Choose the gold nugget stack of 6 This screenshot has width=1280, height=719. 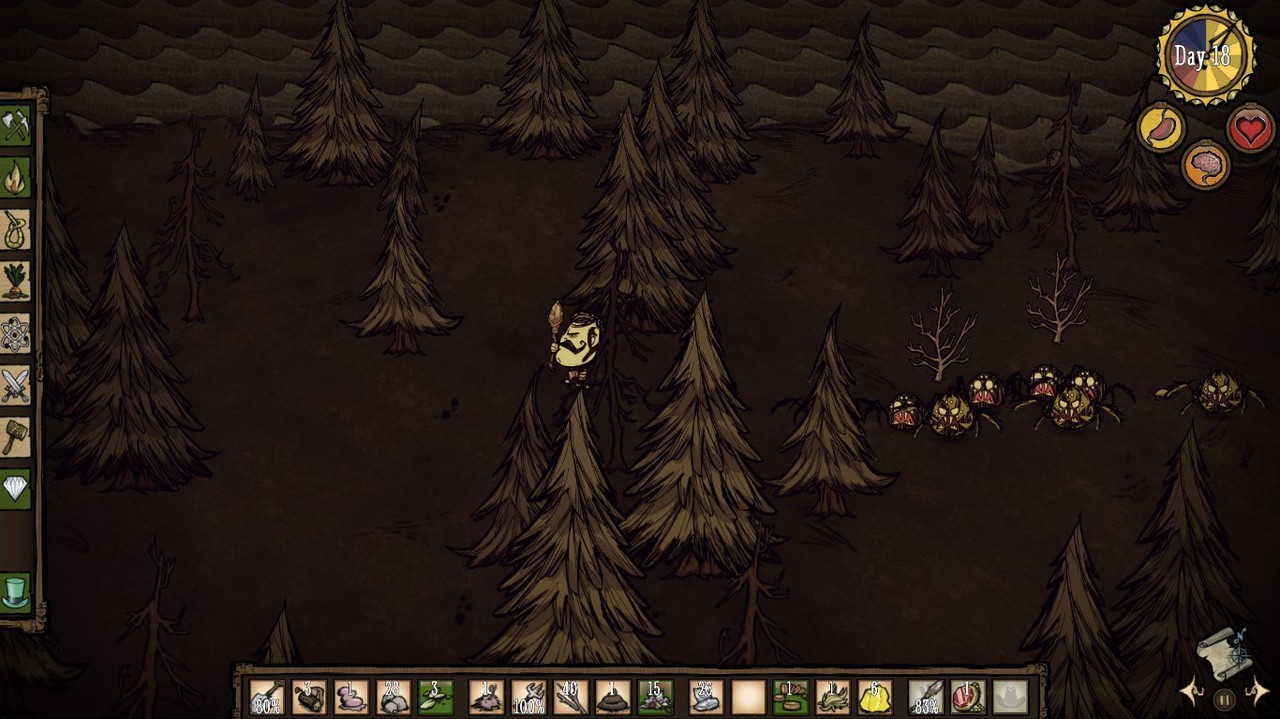click(x=875, y=697)
